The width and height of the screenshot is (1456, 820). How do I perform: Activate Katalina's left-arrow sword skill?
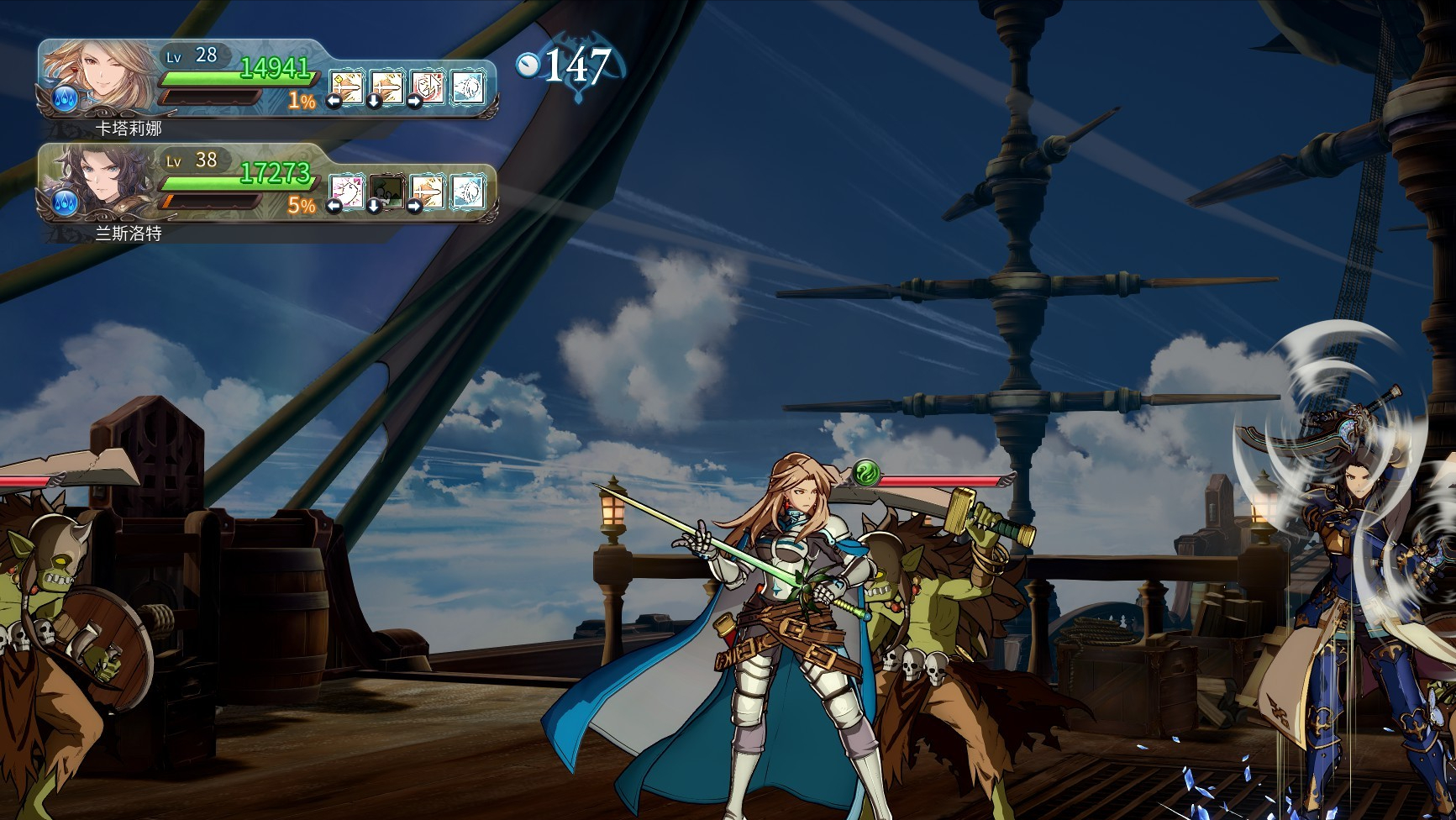pyautogui.click(x=346, y=87)
